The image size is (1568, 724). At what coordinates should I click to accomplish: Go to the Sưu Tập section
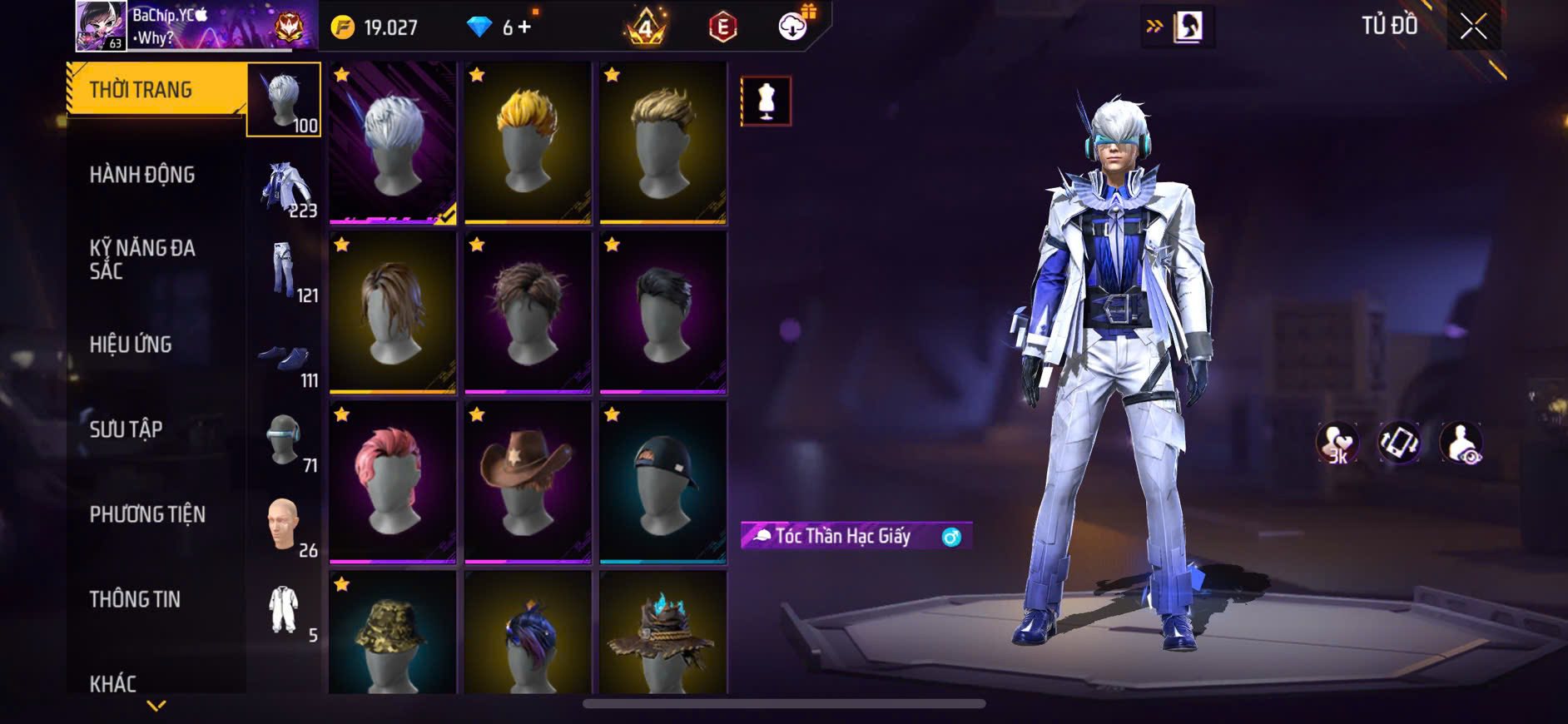pos(127,429)
